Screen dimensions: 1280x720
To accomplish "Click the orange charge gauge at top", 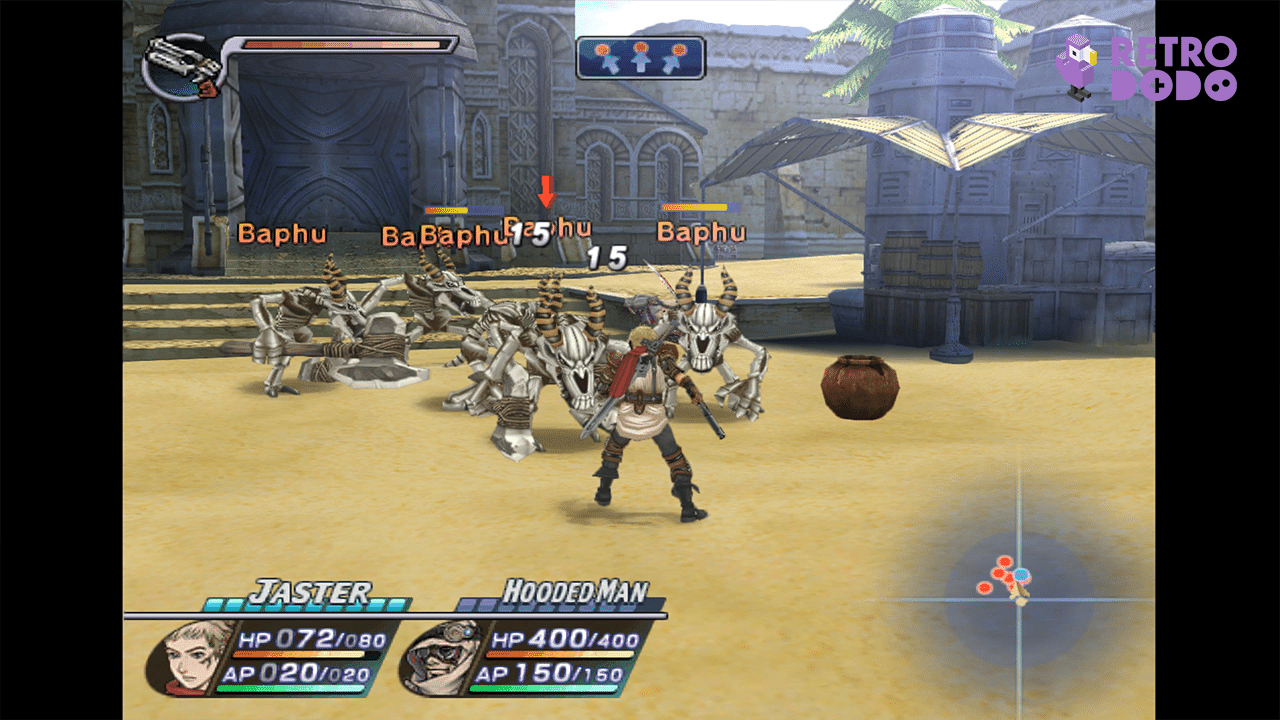I will point(340,44).
